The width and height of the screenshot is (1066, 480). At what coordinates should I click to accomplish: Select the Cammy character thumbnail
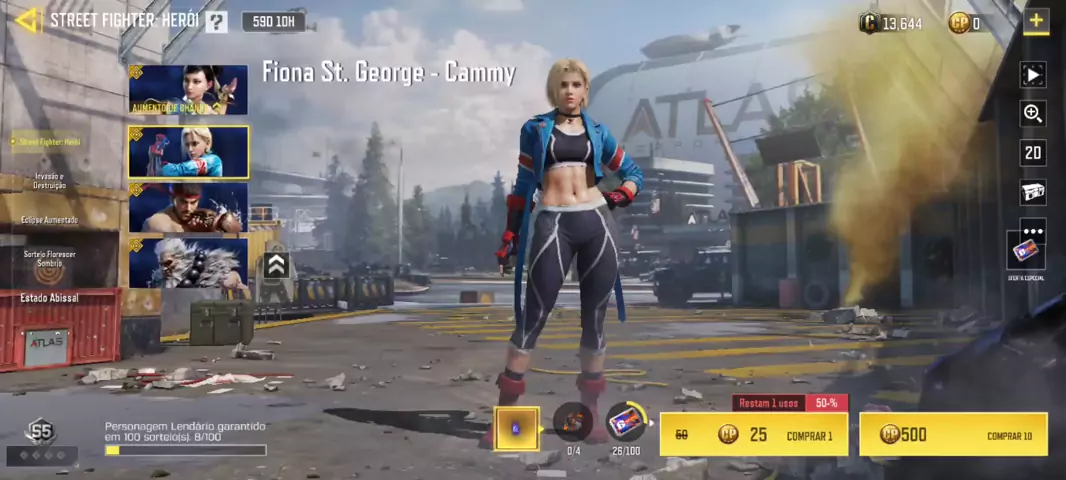pos(188,152)
